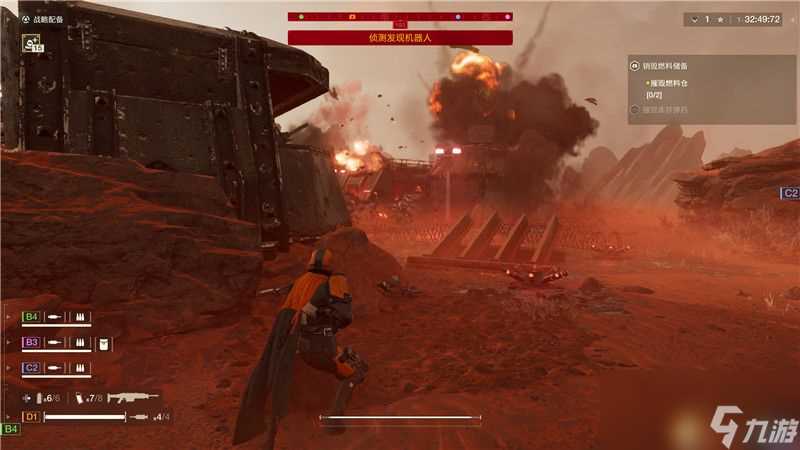This screenshot has height=450, width=800.
Task: Click the red 侦测发现机器人 alert banner
Action: click(400, 38)
